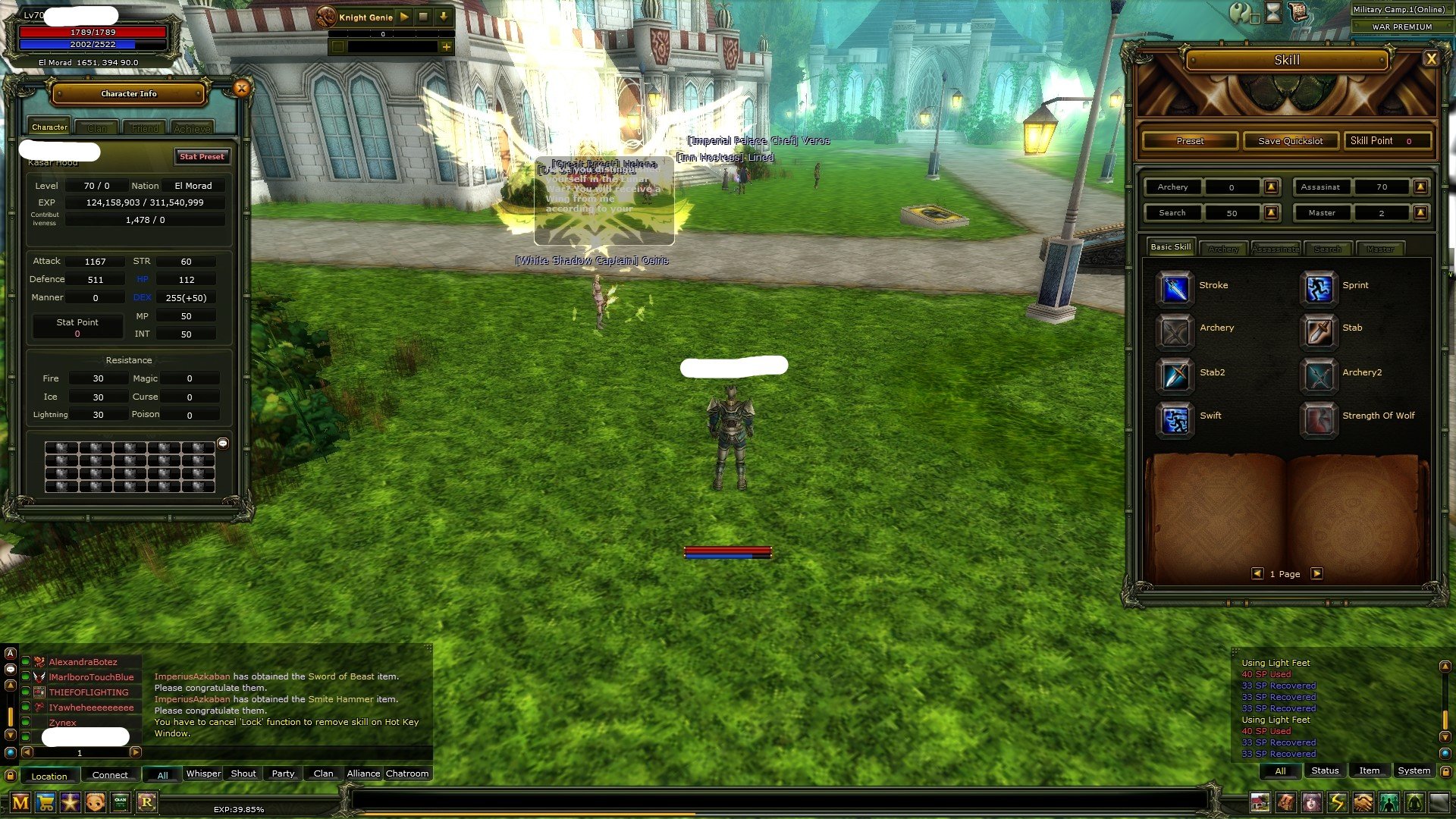
Task: Open the Stat Preset button
Action: [202, 156]
